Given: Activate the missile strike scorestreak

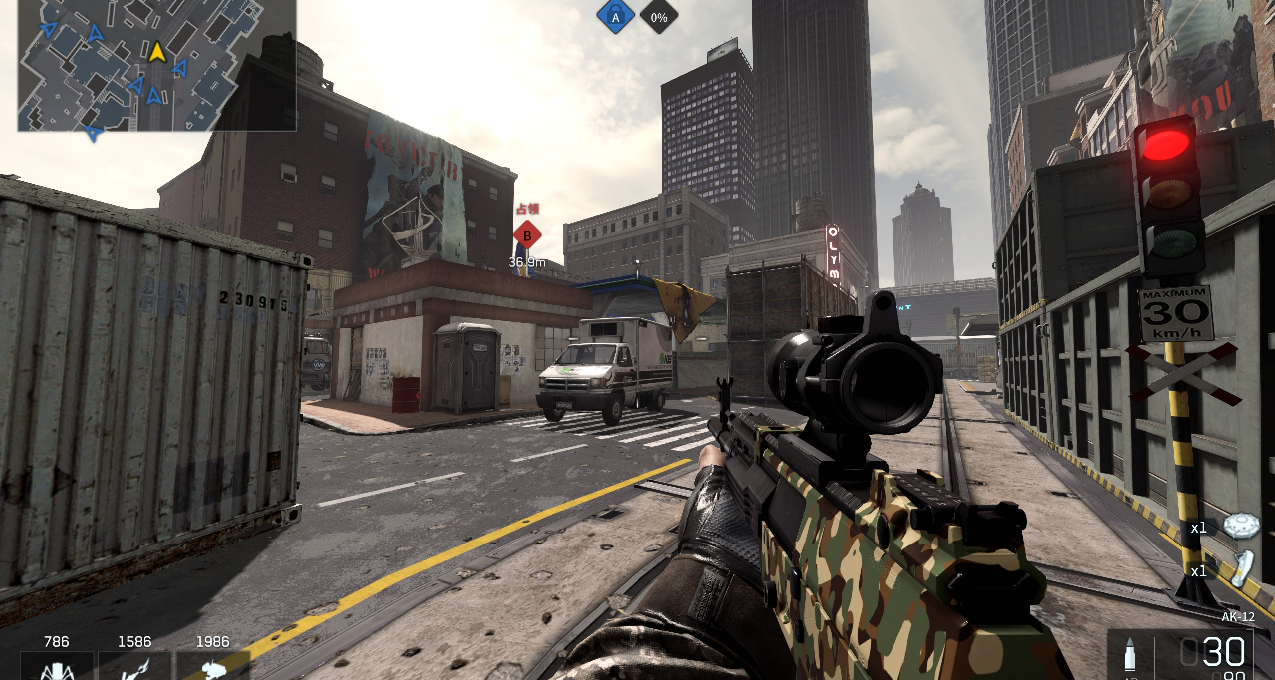Looking at the screenshot, I should click(x=134, y=666).
